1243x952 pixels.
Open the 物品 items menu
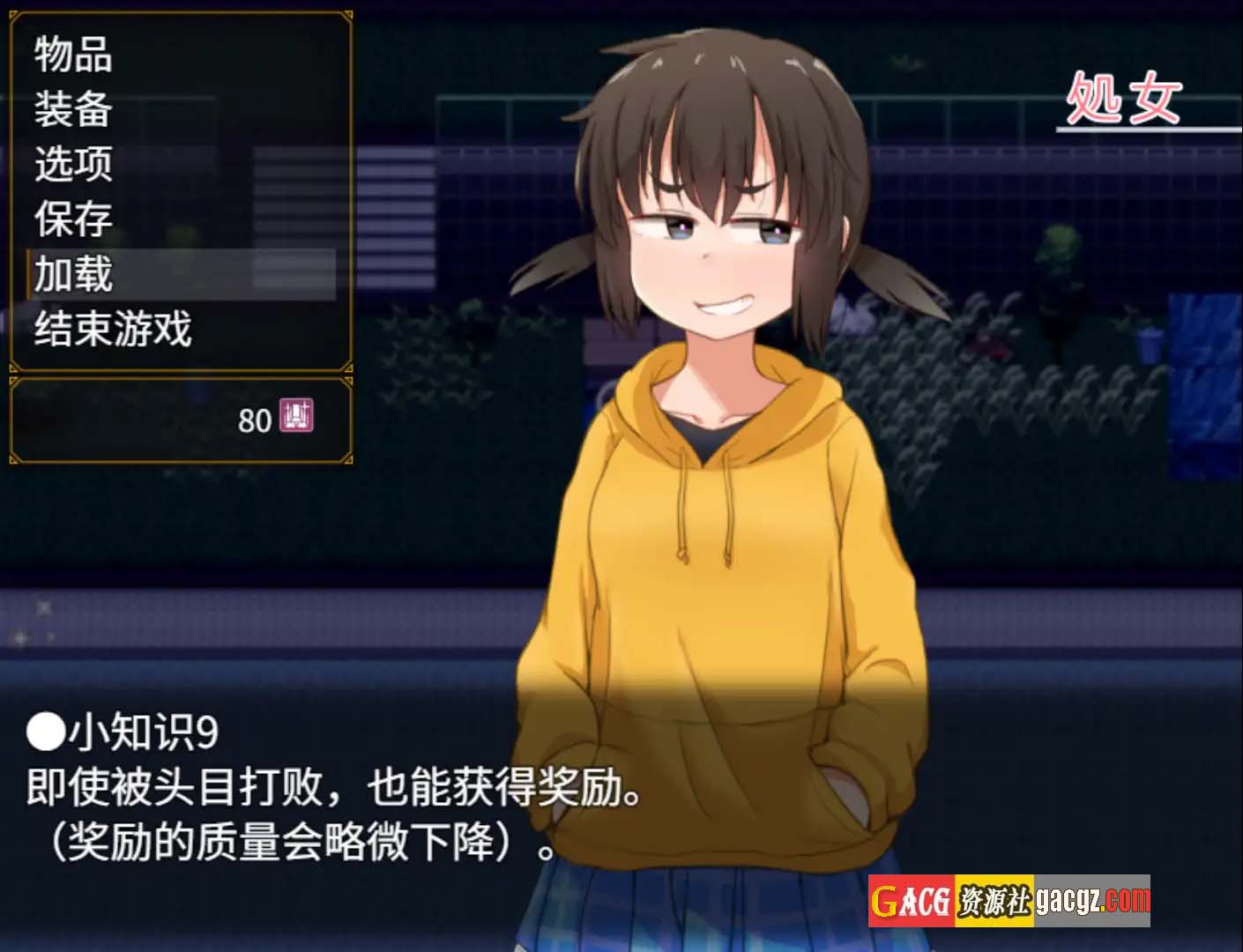(x=74, y=55)
